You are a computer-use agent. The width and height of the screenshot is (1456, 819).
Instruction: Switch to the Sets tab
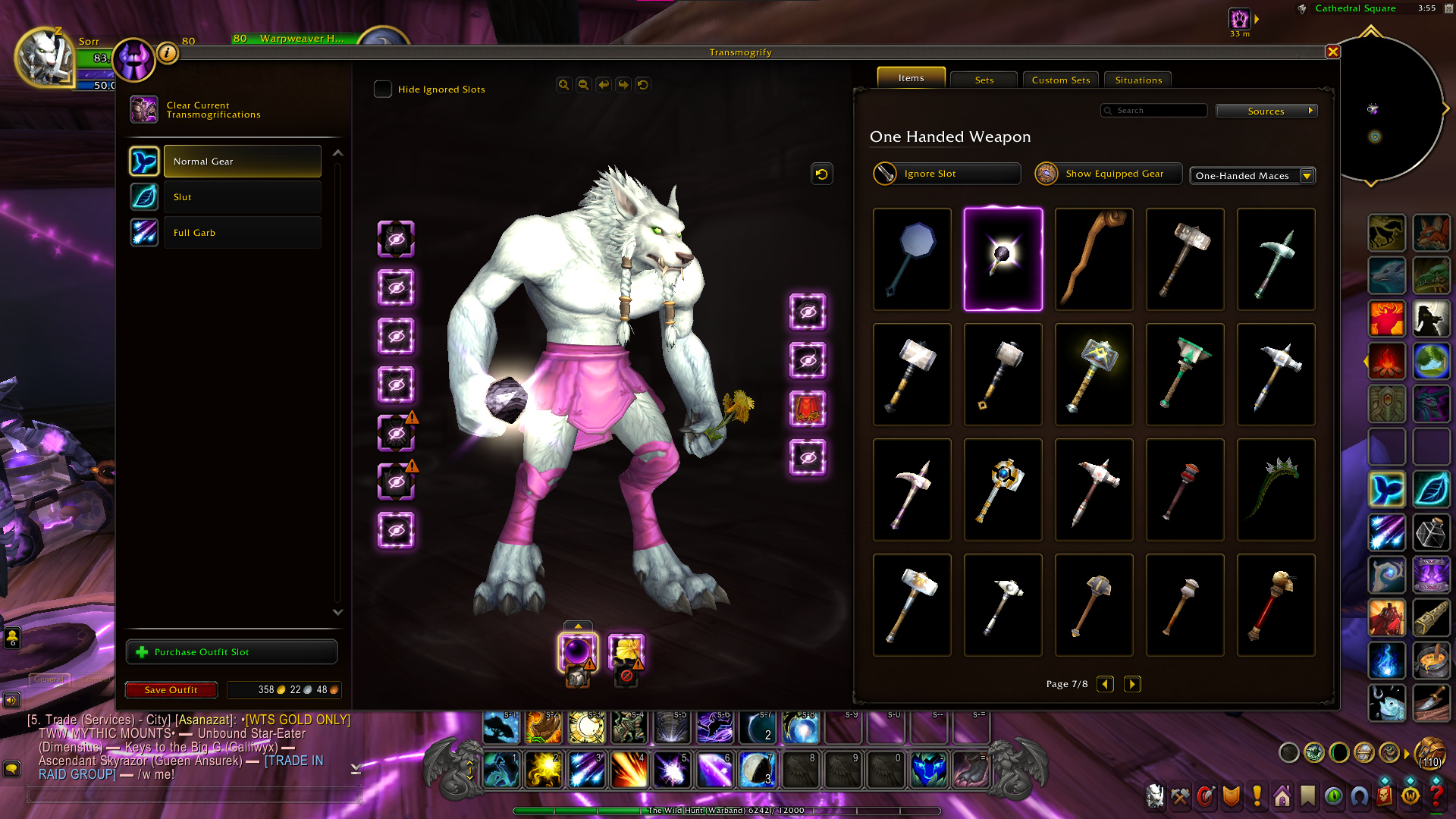pyautogui.click(x=984, y=80)
